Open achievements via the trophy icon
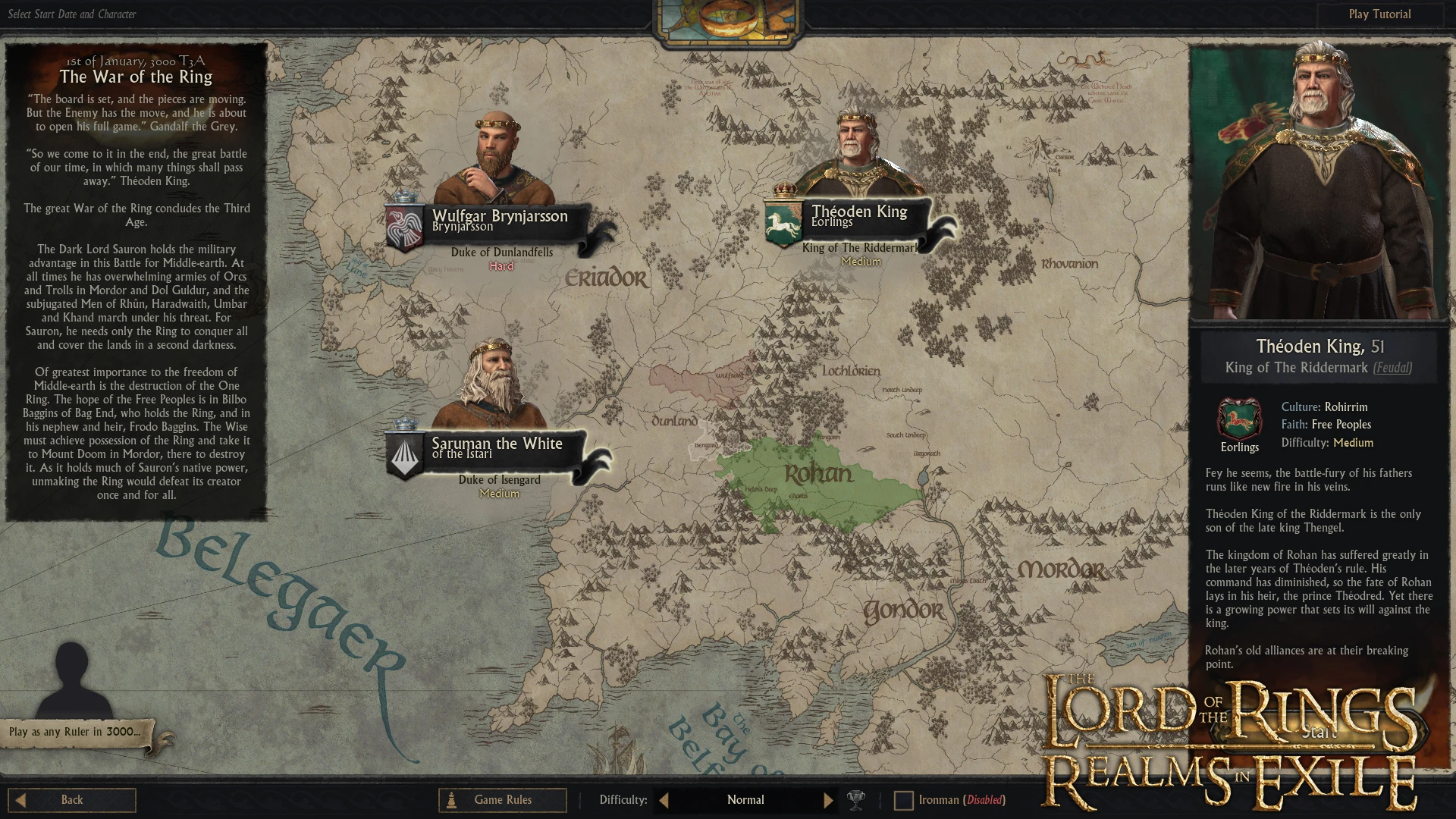The width and height of the screenshot is (1456, 819). point(856,799)
